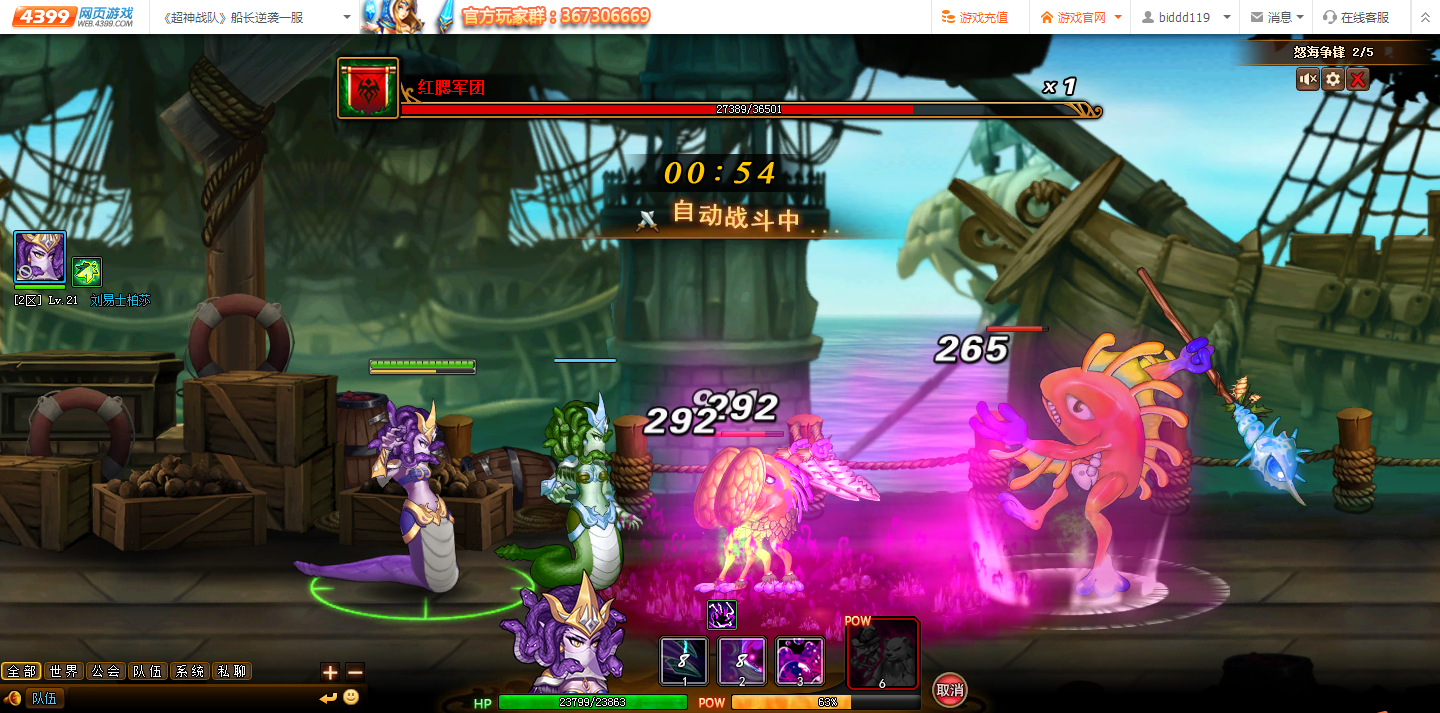Screen dimensions: 1440x713
Task: Use skill 2, the purple swirl orb
Action: (x=742, y=662)
